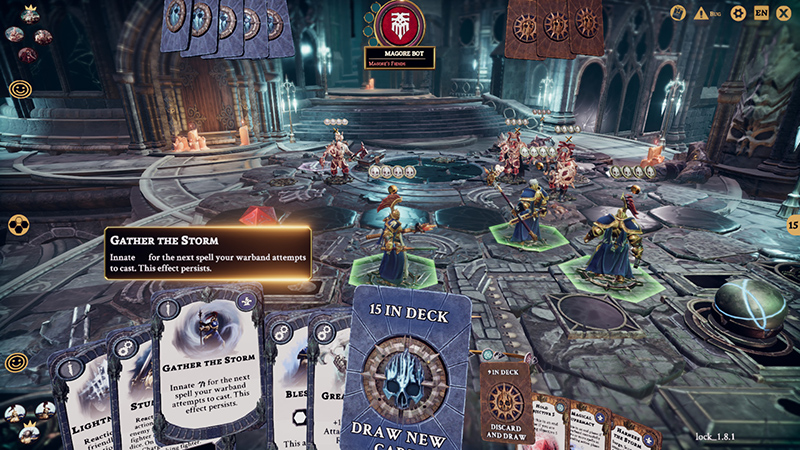
Task: Choose Discard and Draw objective deck
Action: pyautogui.click(x=506, y=394)
